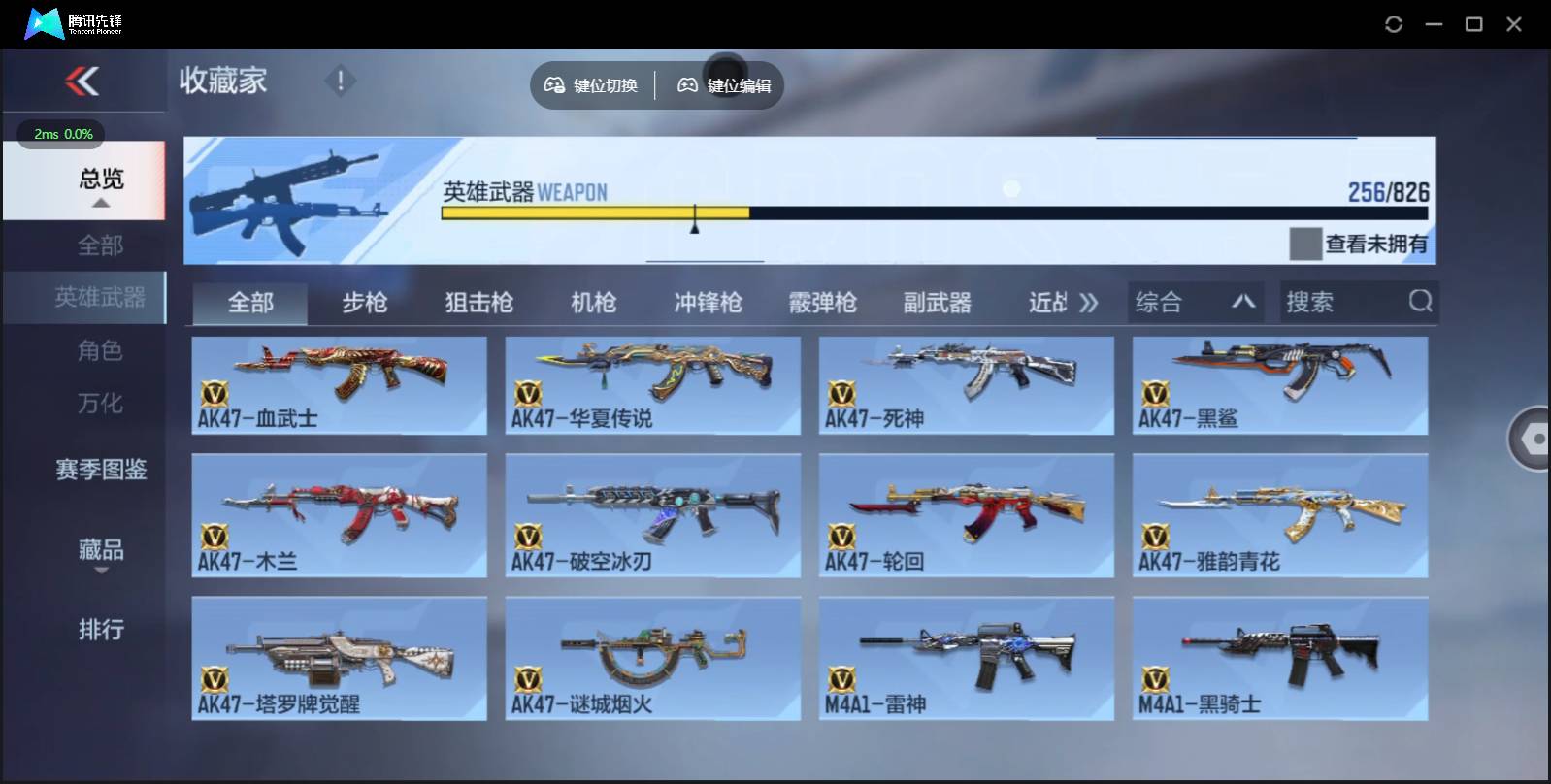Open 赛季图鉴 from the sidebar

pyautogui.click(x=100, y=470)
